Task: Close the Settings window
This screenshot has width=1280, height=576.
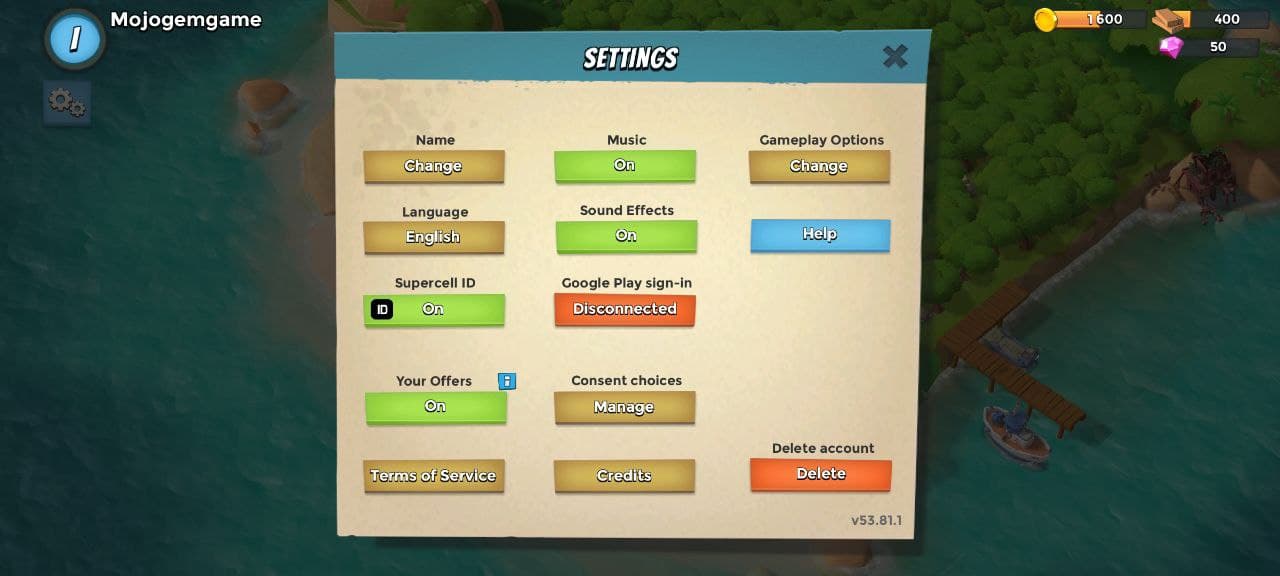Action: 895,57
